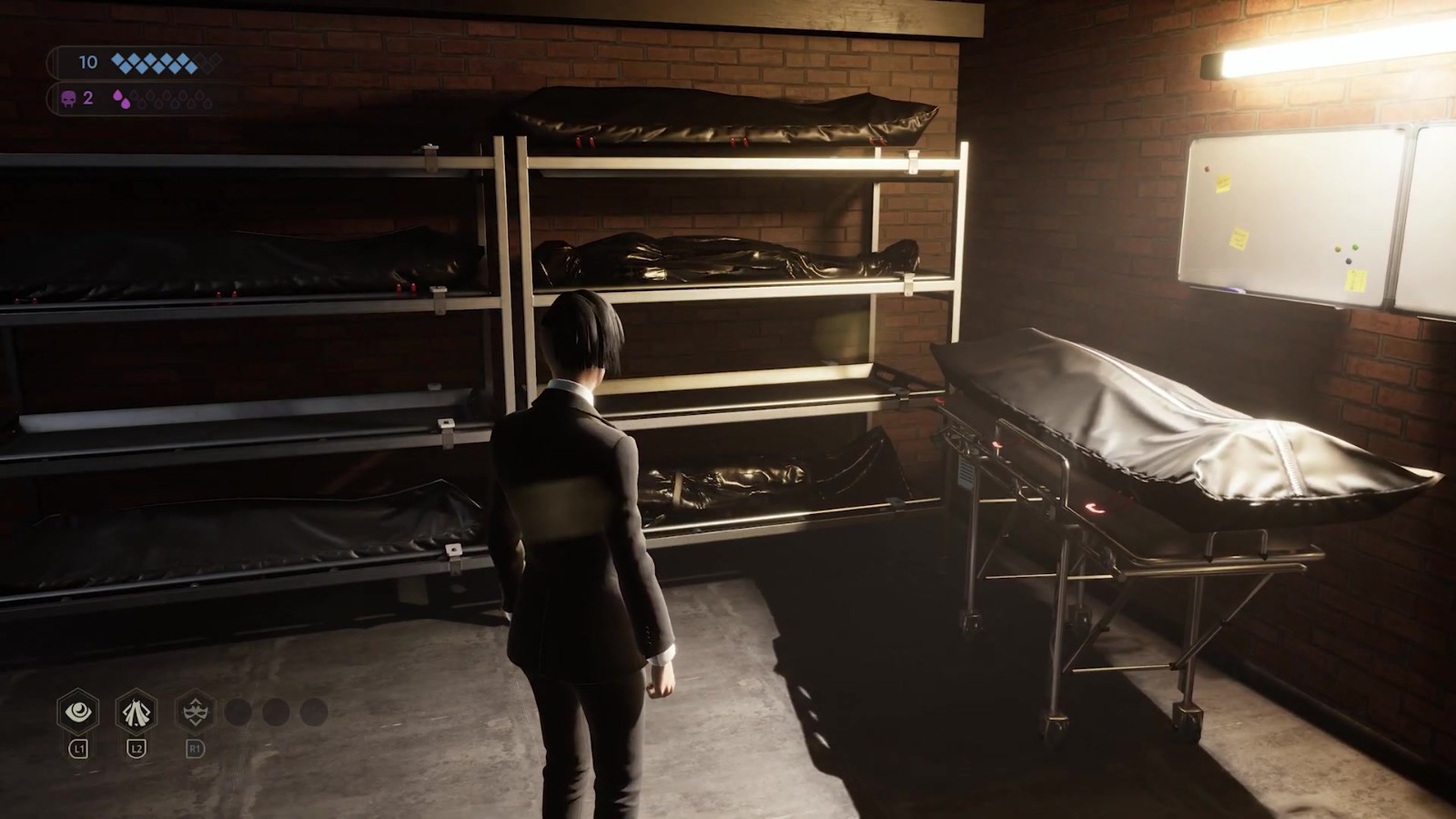Image resolution: width=1456 pixels, height=819 pixels.
Task: Activate the eye vision ability
Action: coord(78,711)
